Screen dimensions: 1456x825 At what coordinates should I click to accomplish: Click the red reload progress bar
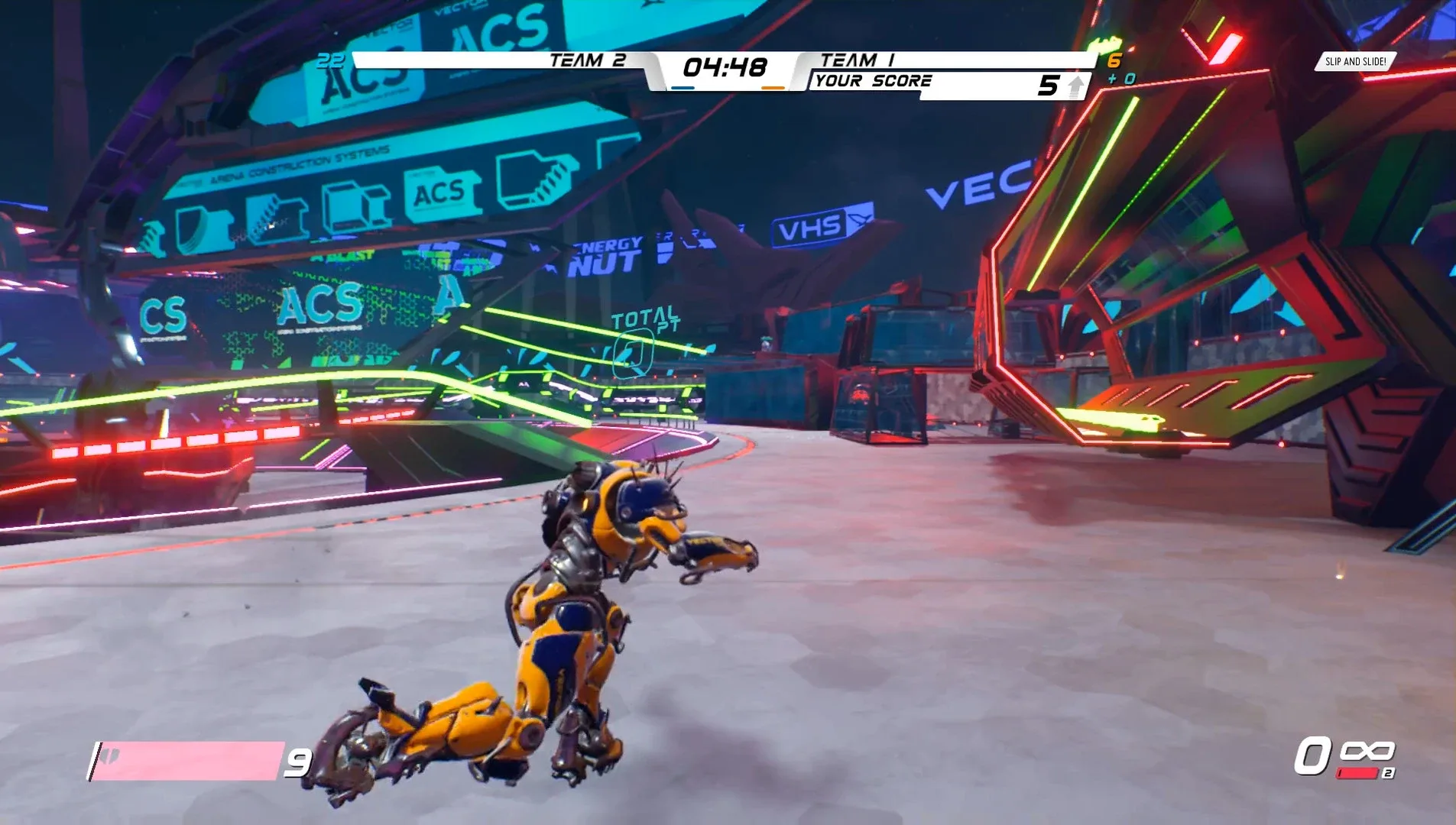[1357, 773]
